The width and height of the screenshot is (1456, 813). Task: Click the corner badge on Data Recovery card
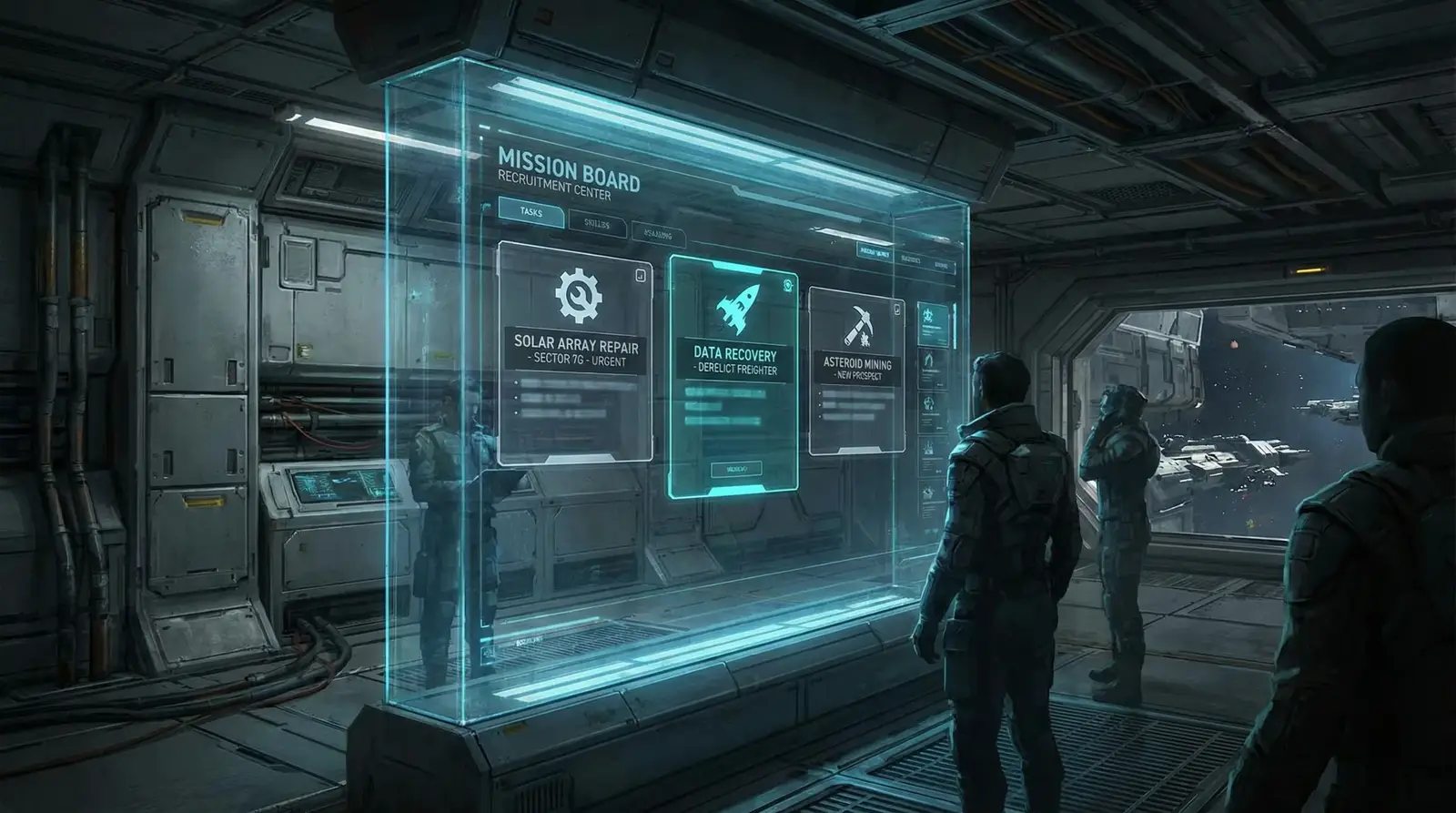coord(787,285)
